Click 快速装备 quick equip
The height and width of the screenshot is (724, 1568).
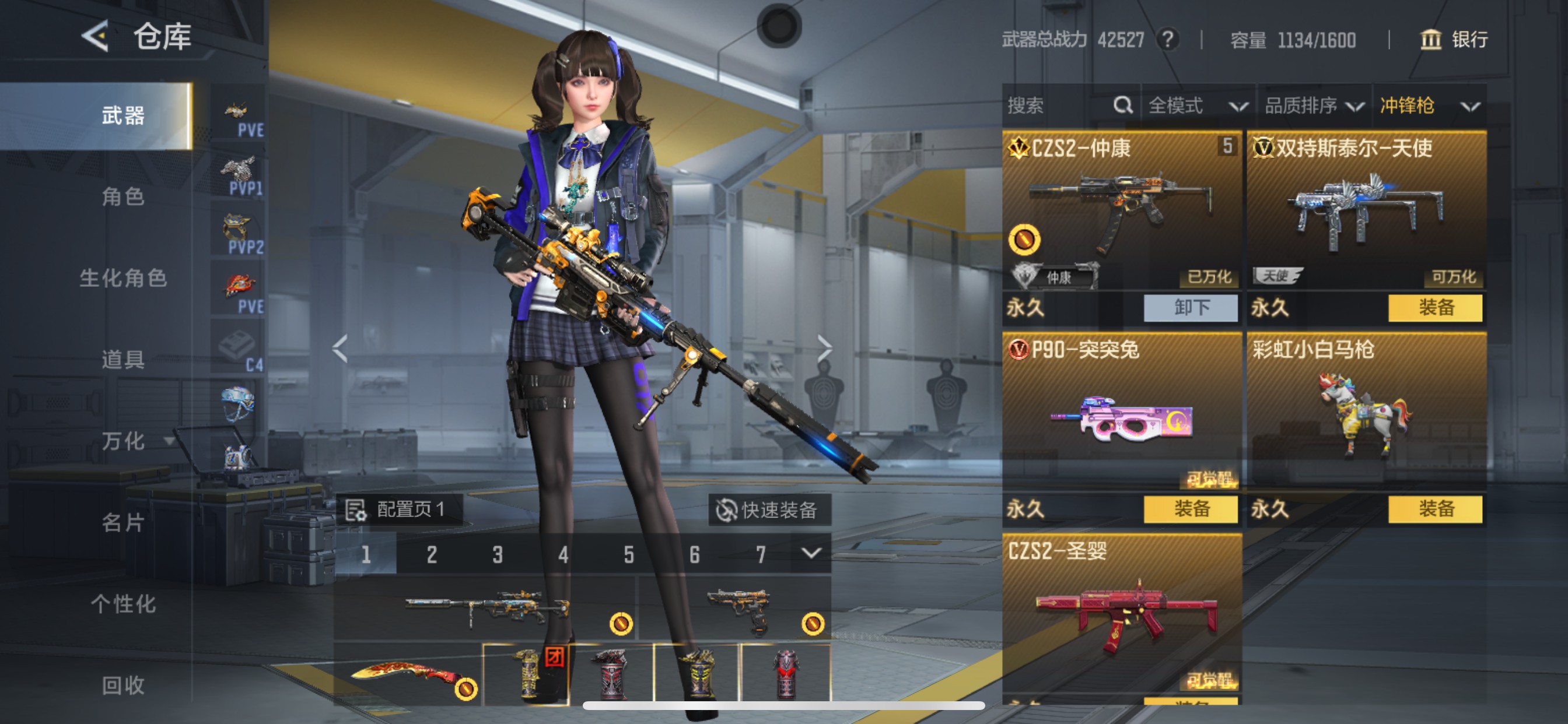coord(769,510)
